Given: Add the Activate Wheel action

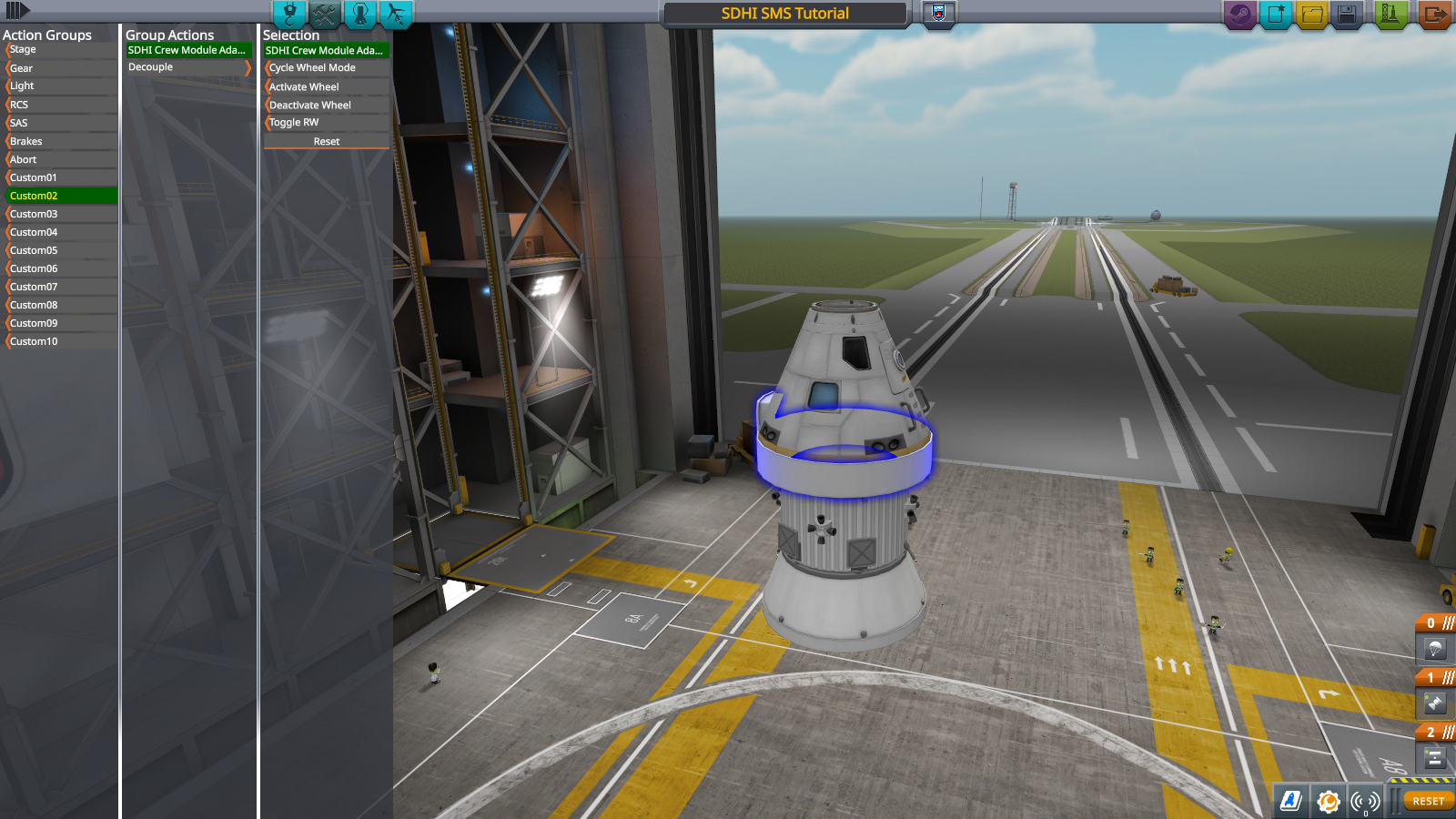Looking at the screenshot, I should click(325, 86).
